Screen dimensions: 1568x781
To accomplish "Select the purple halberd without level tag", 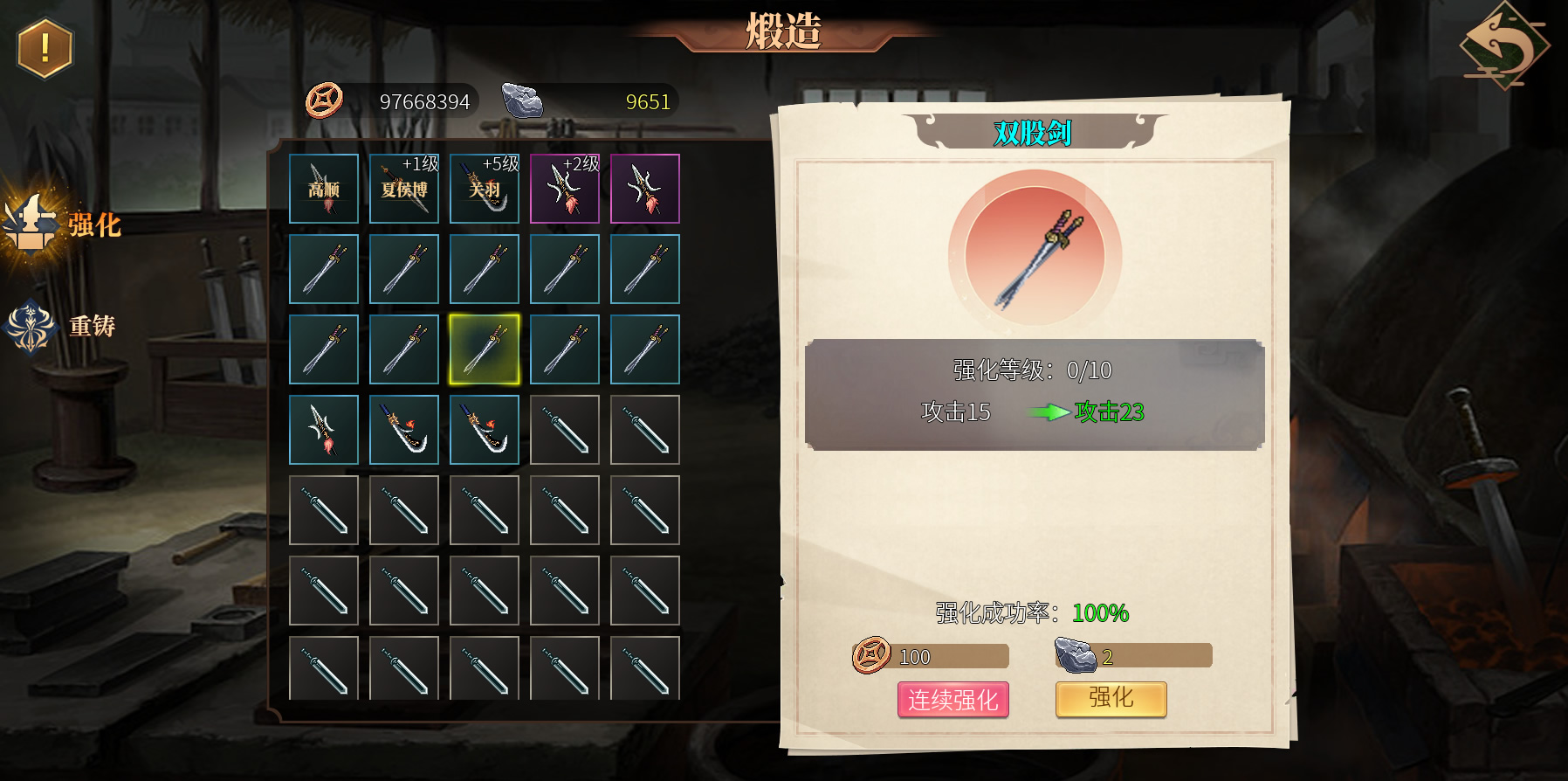I will pyautogui.click(x=645, y=189).
